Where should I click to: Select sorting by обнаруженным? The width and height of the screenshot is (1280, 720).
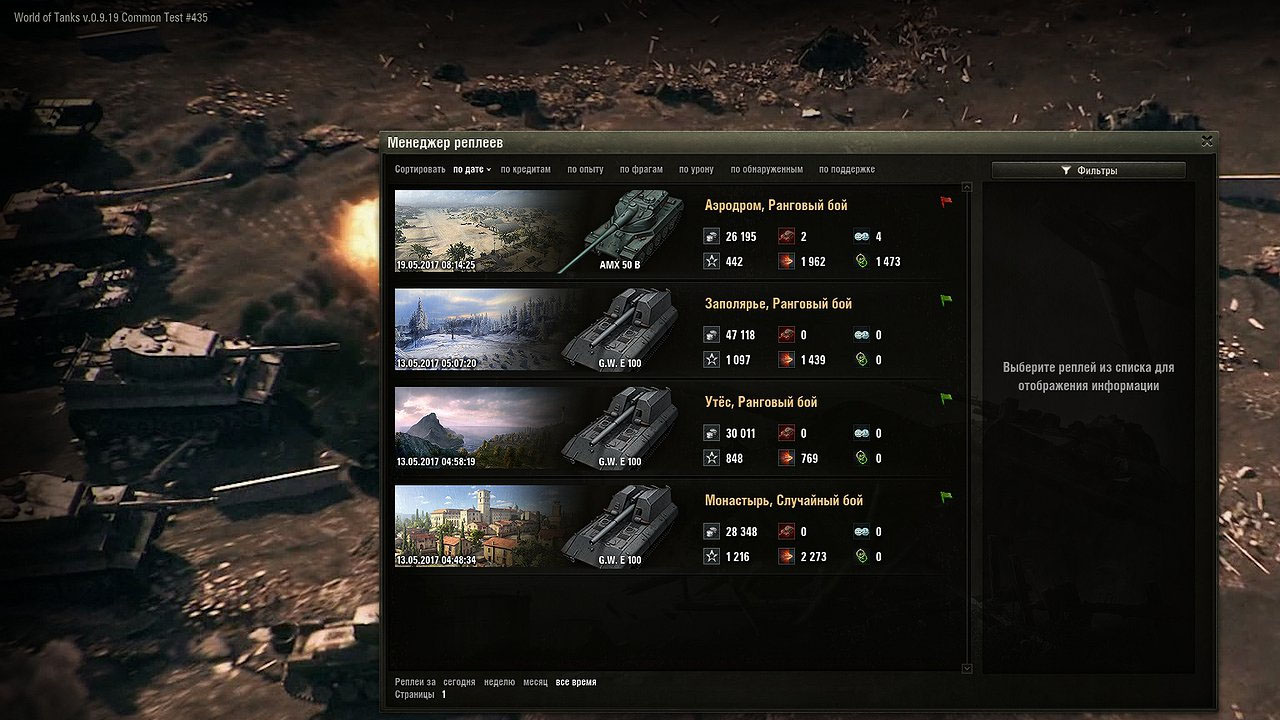[x=767, y=169]
